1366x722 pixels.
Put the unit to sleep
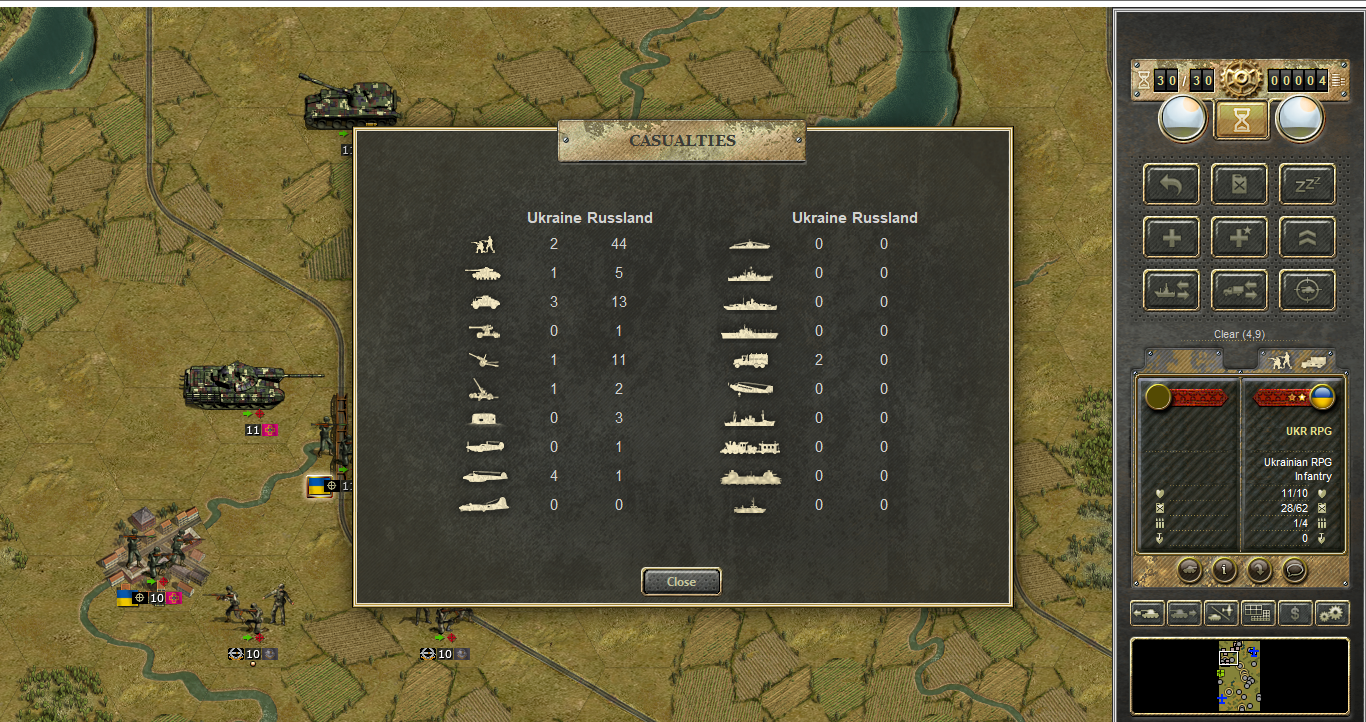point(1307,185)
